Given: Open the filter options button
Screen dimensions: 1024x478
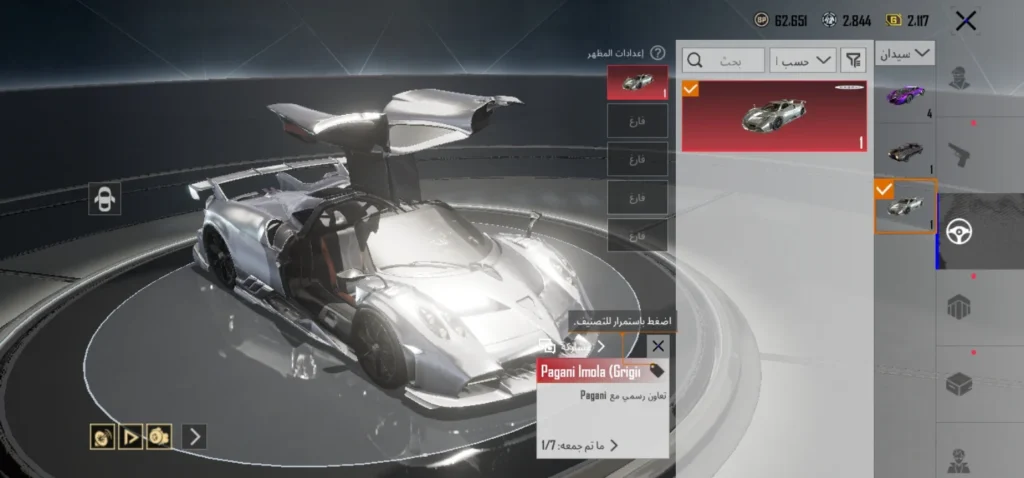Looking at the screenshot, I should click(x=853, y=61).
